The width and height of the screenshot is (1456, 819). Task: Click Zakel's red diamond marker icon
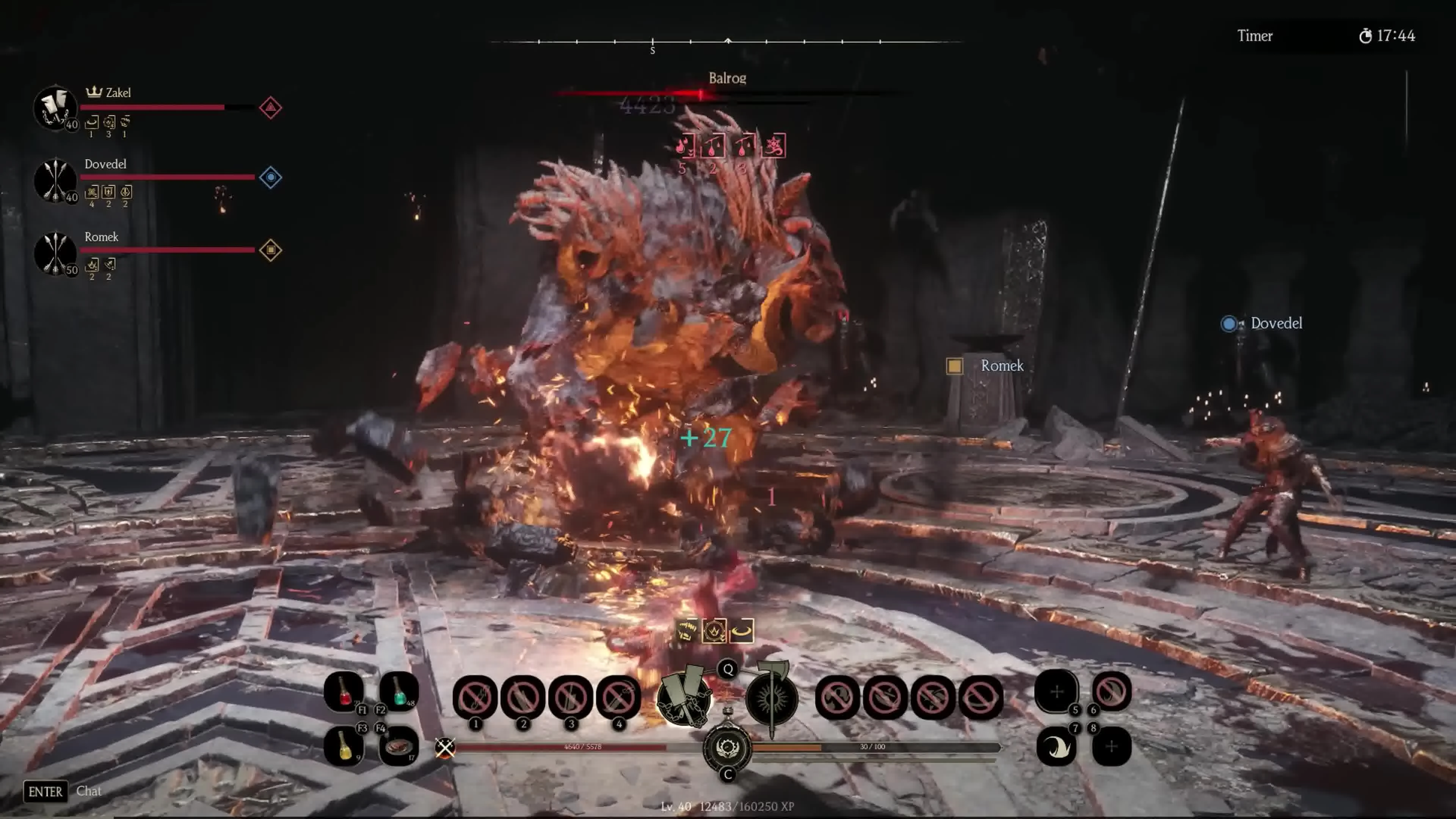point(270,107)
